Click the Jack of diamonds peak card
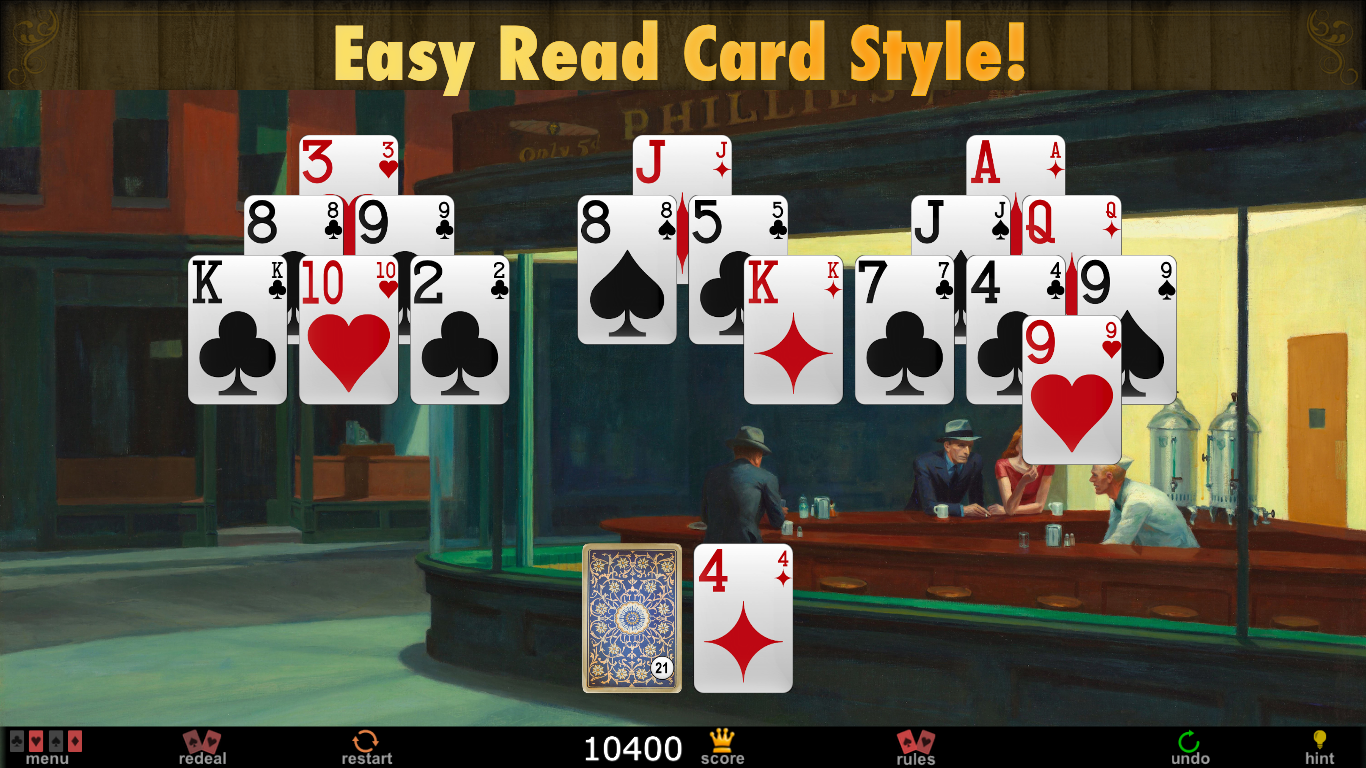 (x=680, y=165)
